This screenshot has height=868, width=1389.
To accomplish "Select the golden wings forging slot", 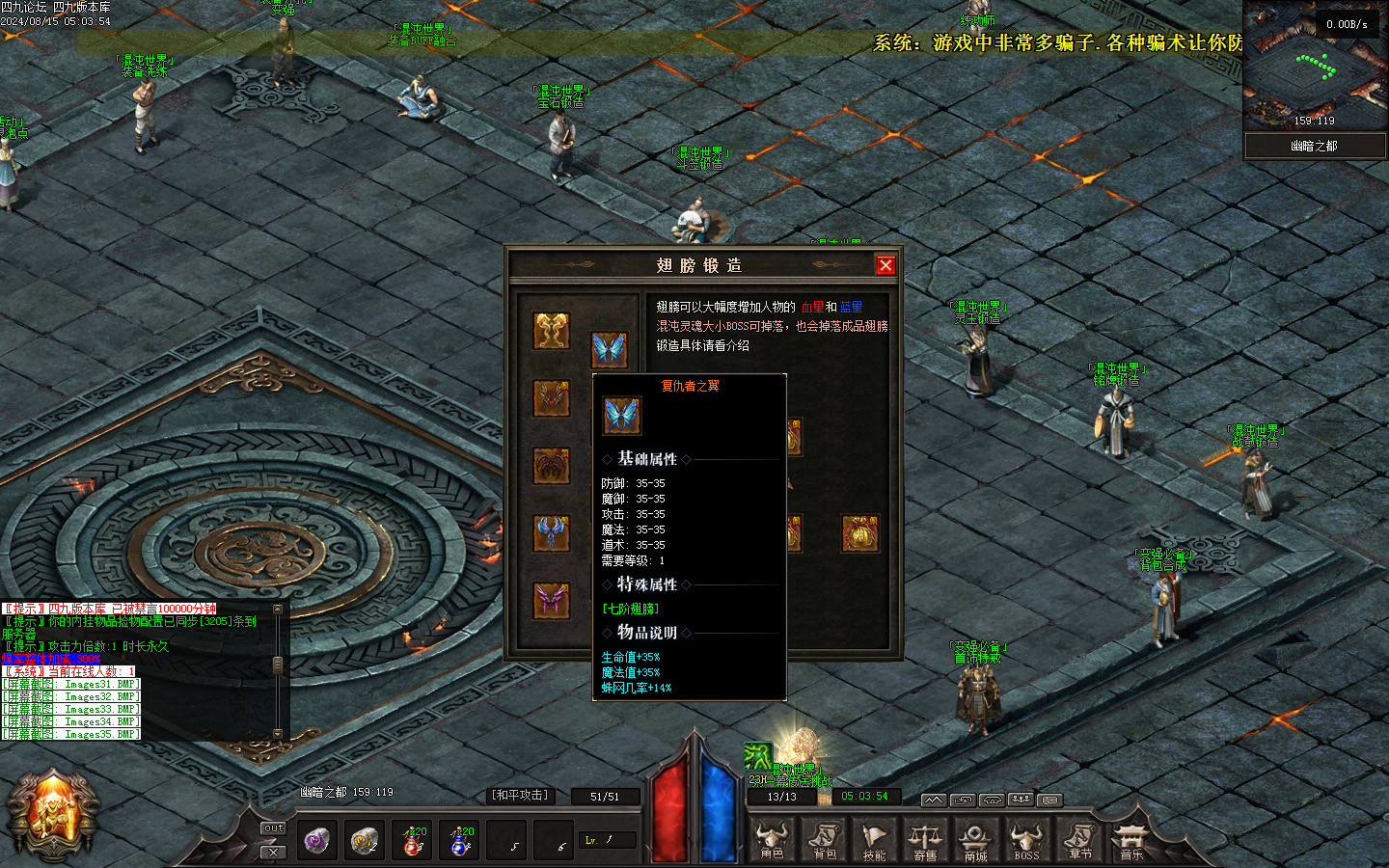I will pos(552,331).
